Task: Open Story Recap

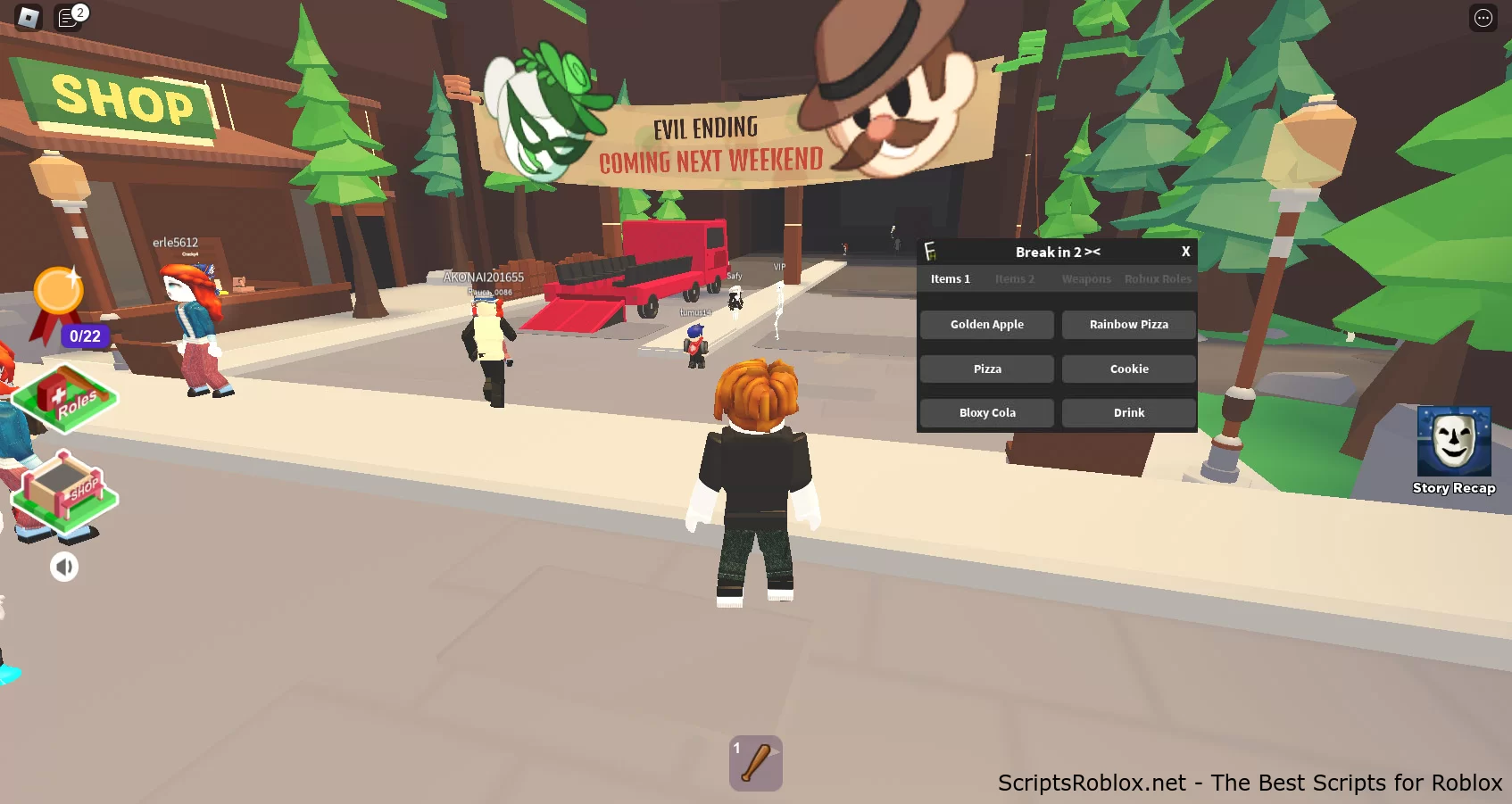Action: 1454,443
